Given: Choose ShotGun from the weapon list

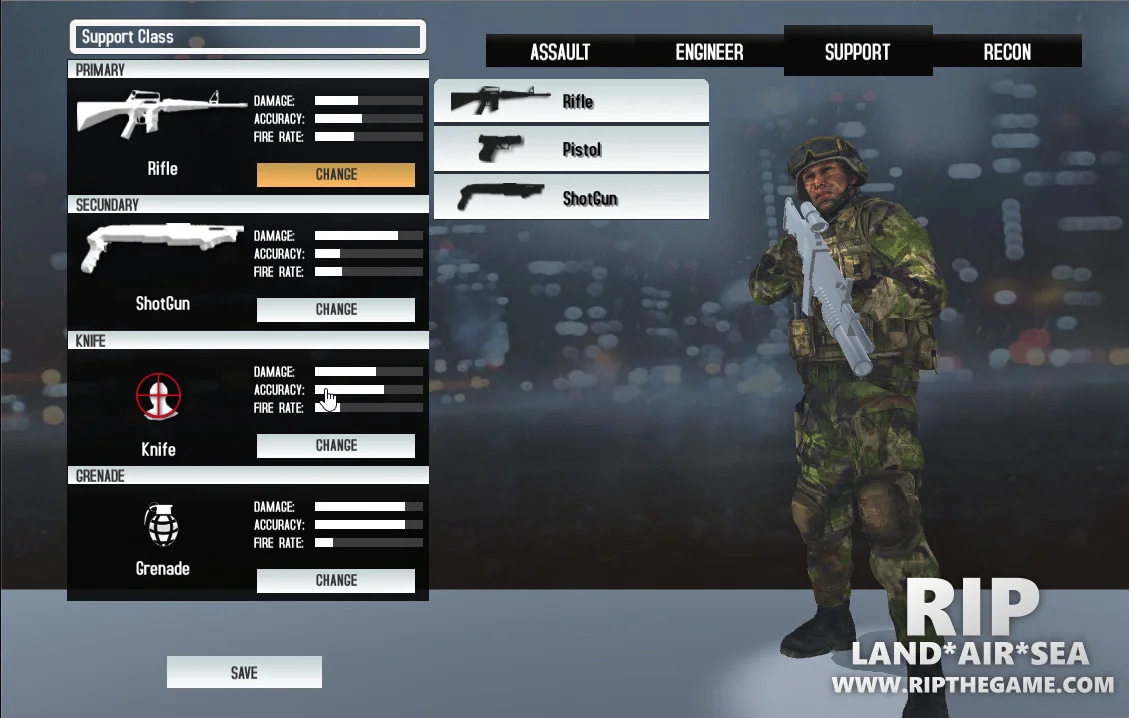Looking at the screenshot, I should pyautogui.click(x=571, y=197).
